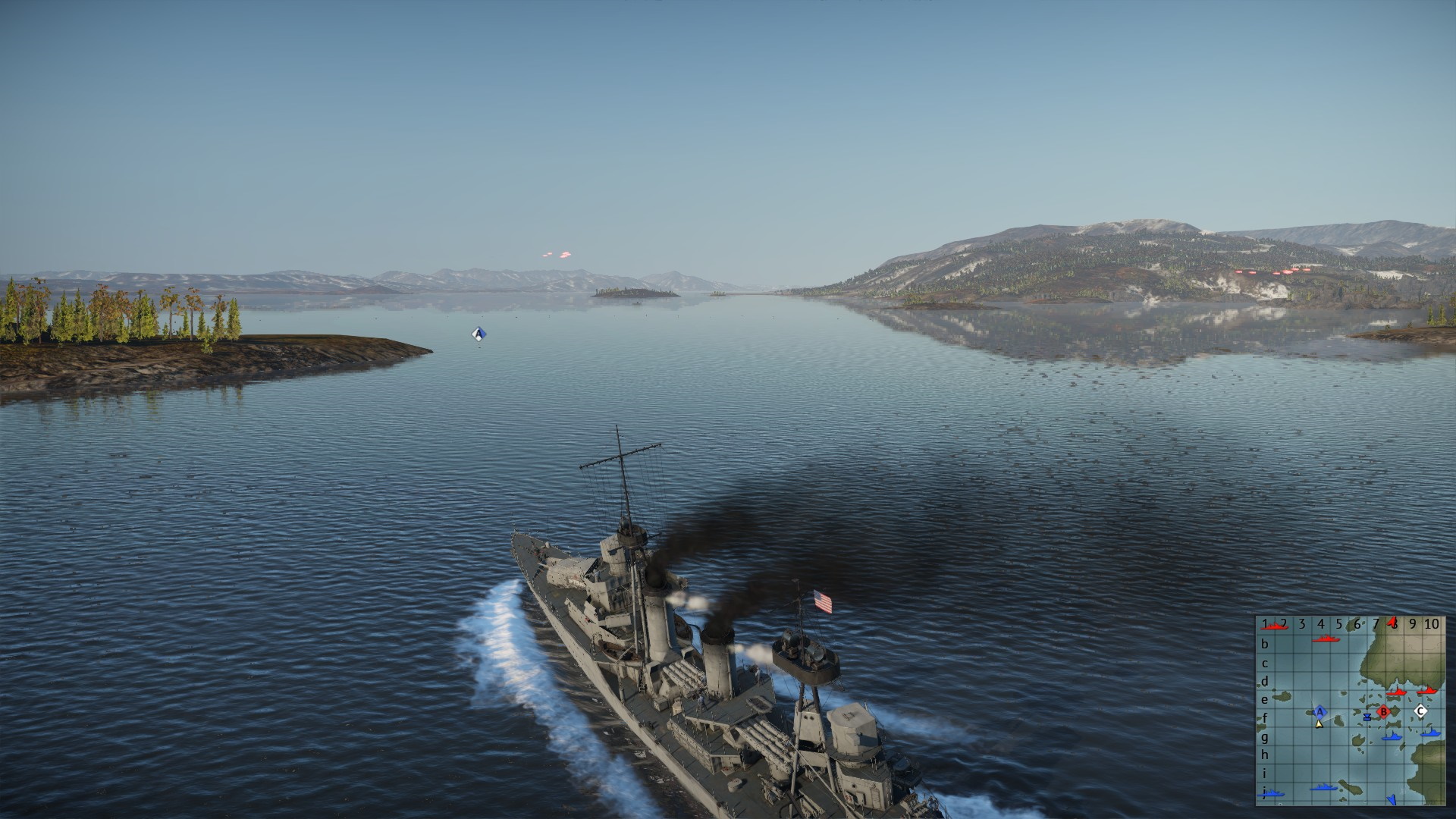Click the yellow player arrow on minimap
1456x819 pixels.
[x=1319, y=724]
